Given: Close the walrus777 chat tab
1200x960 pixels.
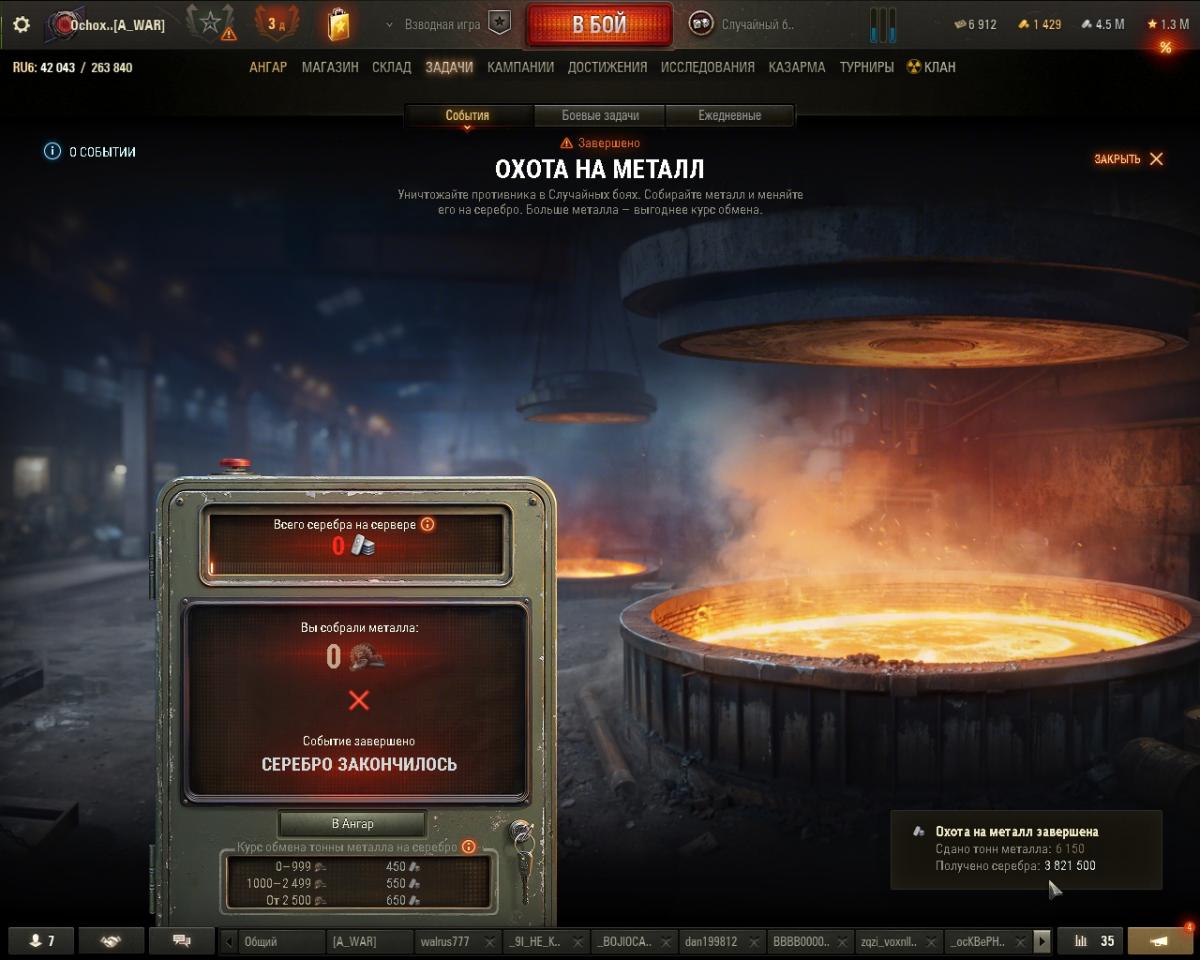Looking at the screenshot, I should pos(490,941).
